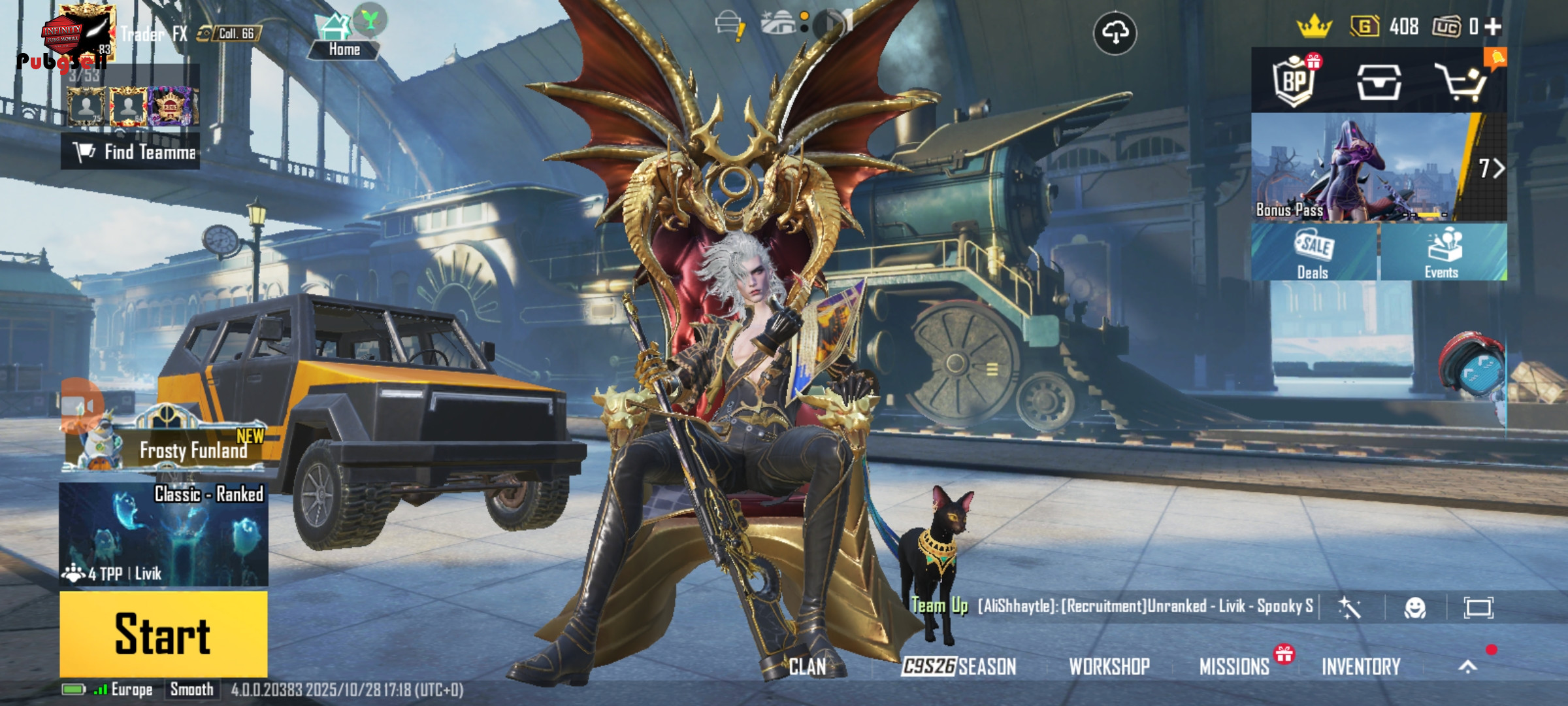Image resolution: width=1568 pixels, height=706 pixels.
Task: Open the Clan menu
Action: [x=808, y=667]
